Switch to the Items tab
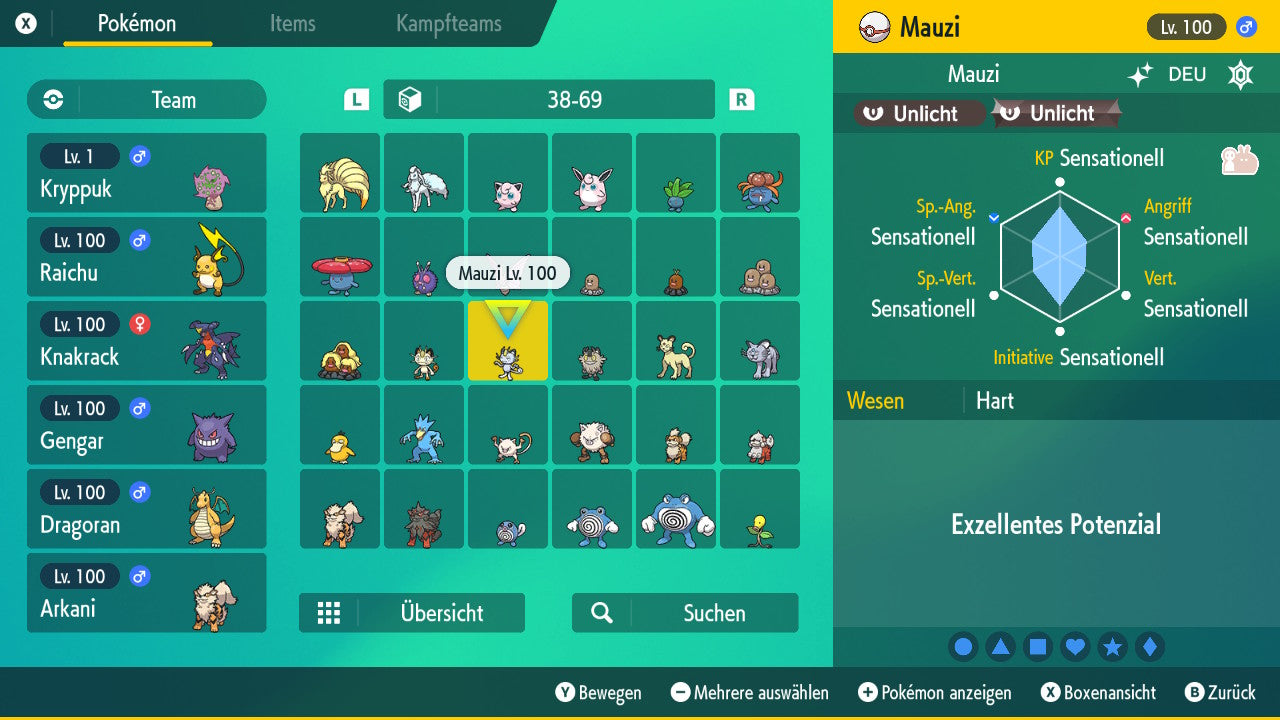The height and width of the screenshot is (720, 1280). coord(292,24)
